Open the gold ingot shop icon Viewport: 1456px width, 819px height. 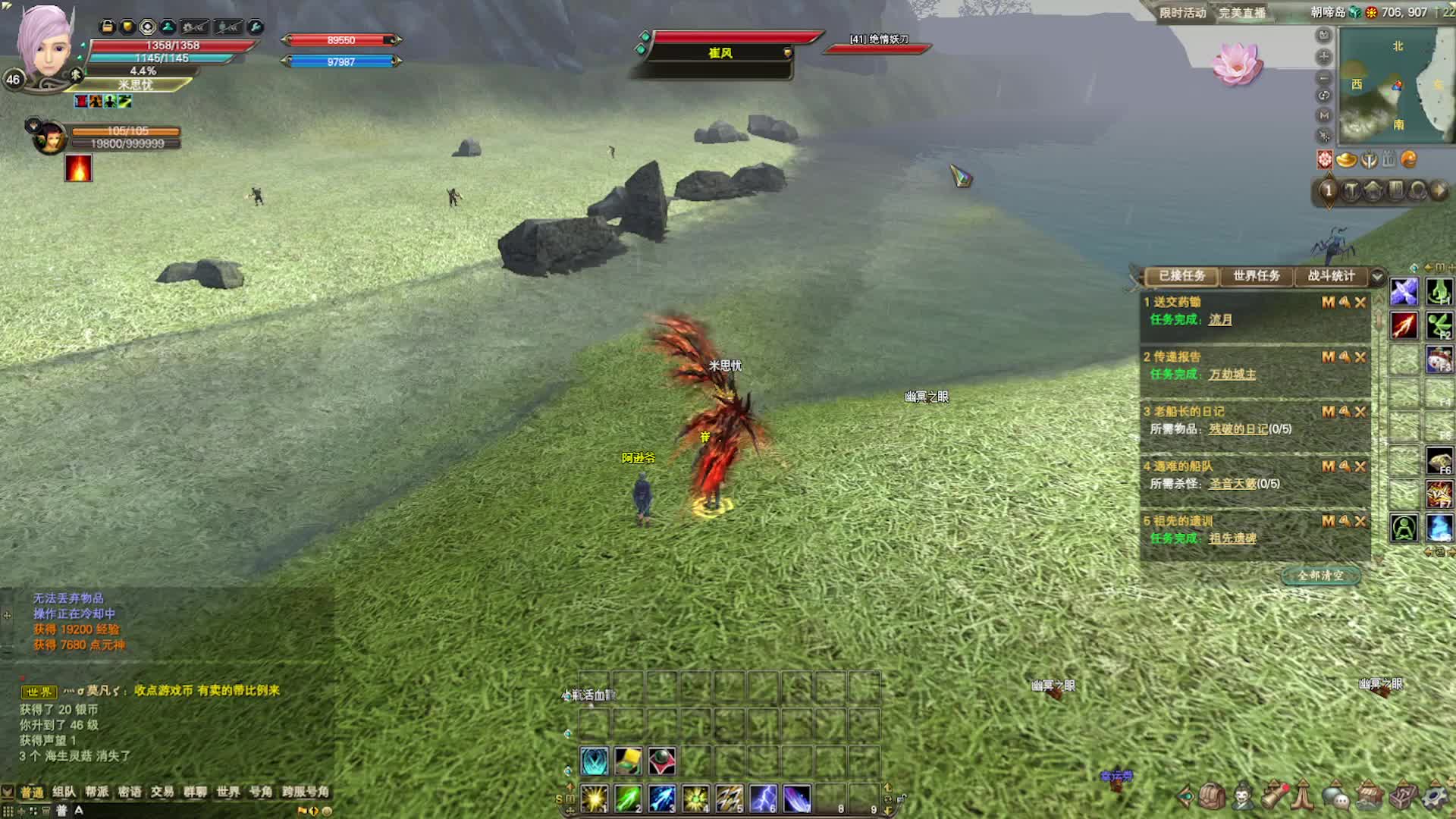pos(1346,160)
